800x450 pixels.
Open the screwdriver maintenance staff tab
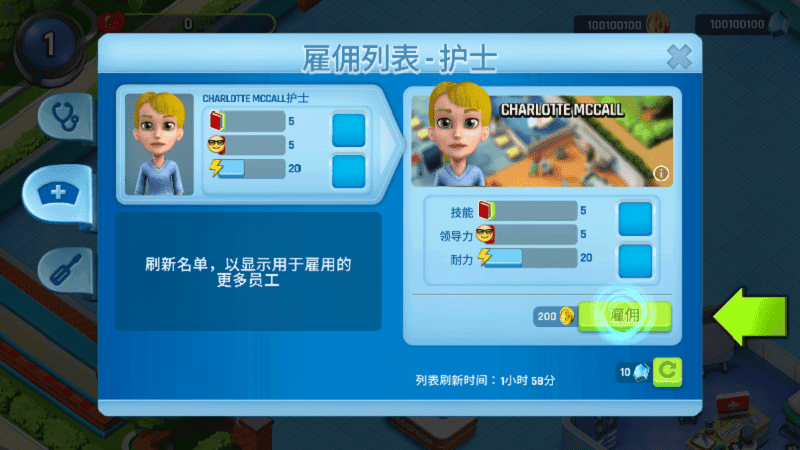point(64,268)
